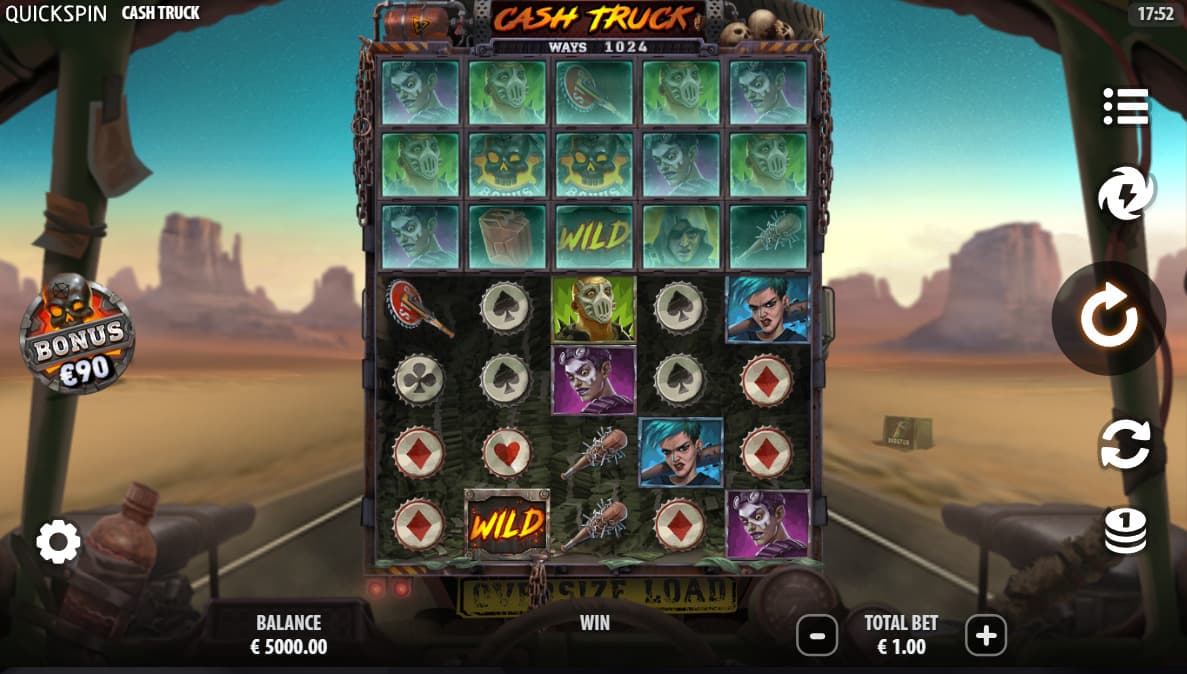
Task: Buy the €90 Bonus feature
Action: click(77, 335)
